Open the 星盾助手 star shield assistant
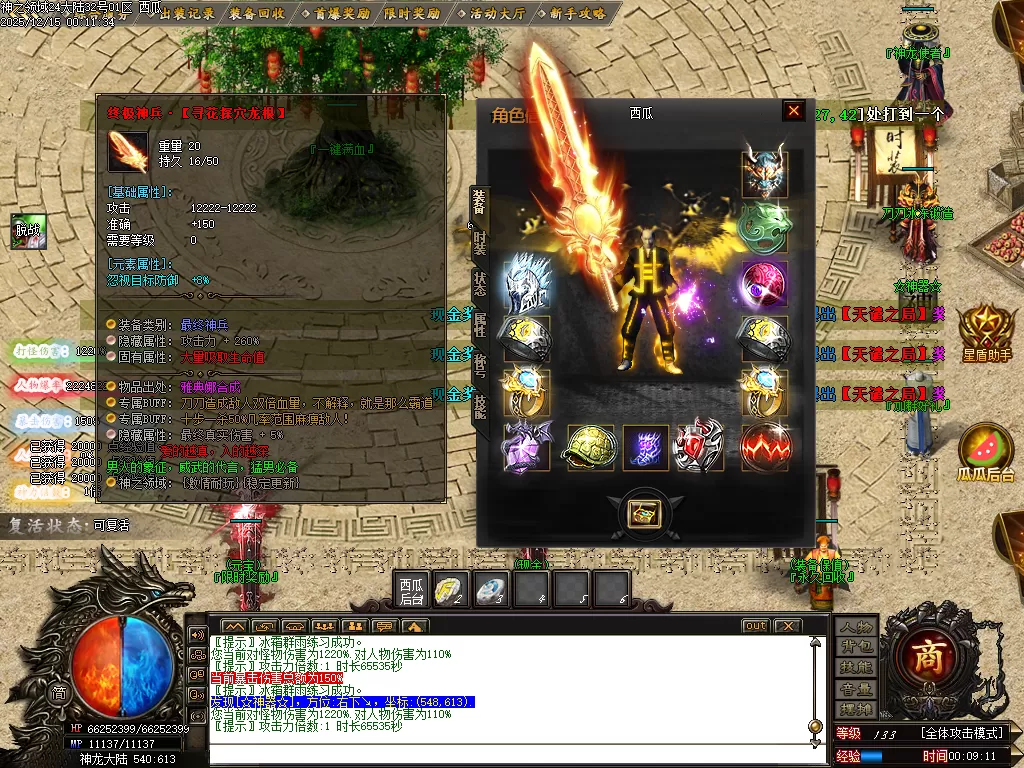The width and height of the screenshot is (1024, 768). pos(986,335)
